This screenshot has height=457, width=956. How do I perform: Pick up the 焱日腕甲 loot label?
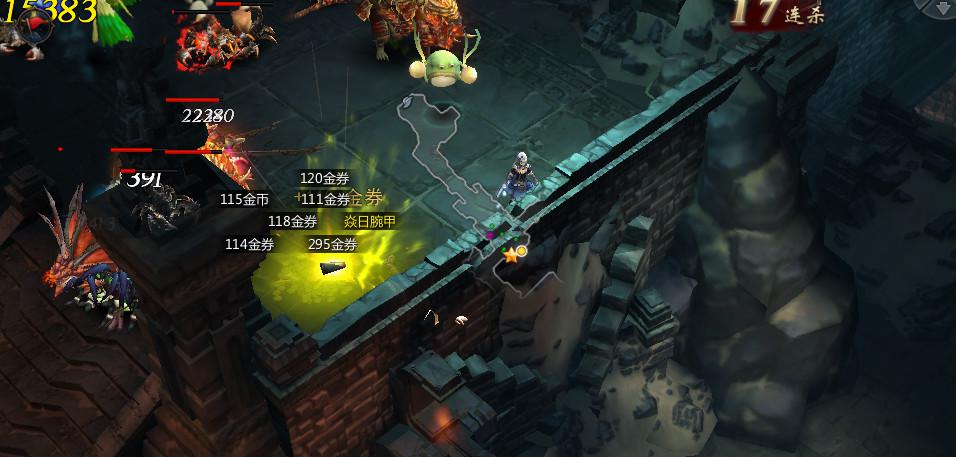(370, 221)
